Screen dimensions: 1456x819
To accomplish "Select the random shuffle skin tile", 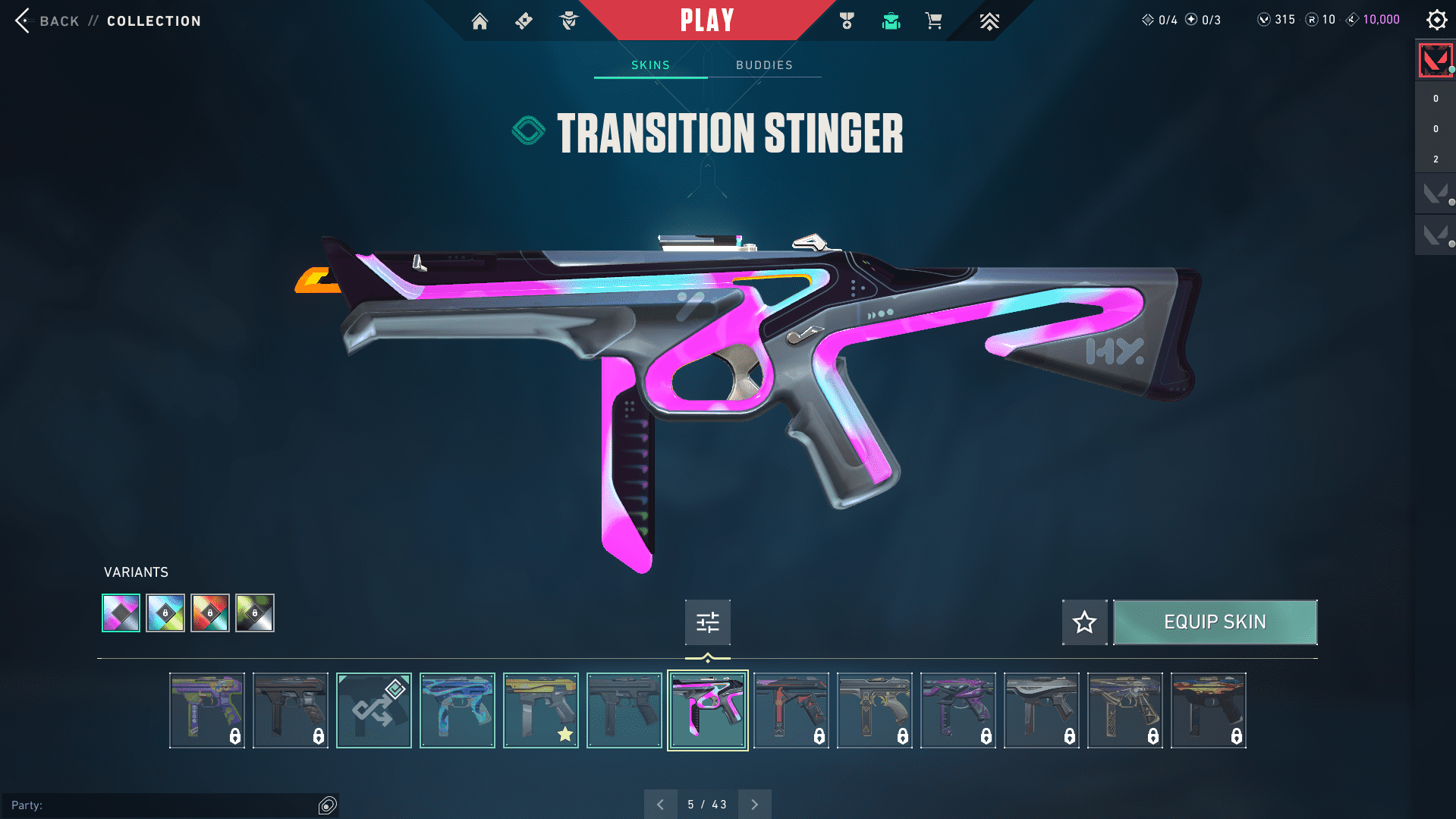I will pyautogui.click(x=374, y=710).
